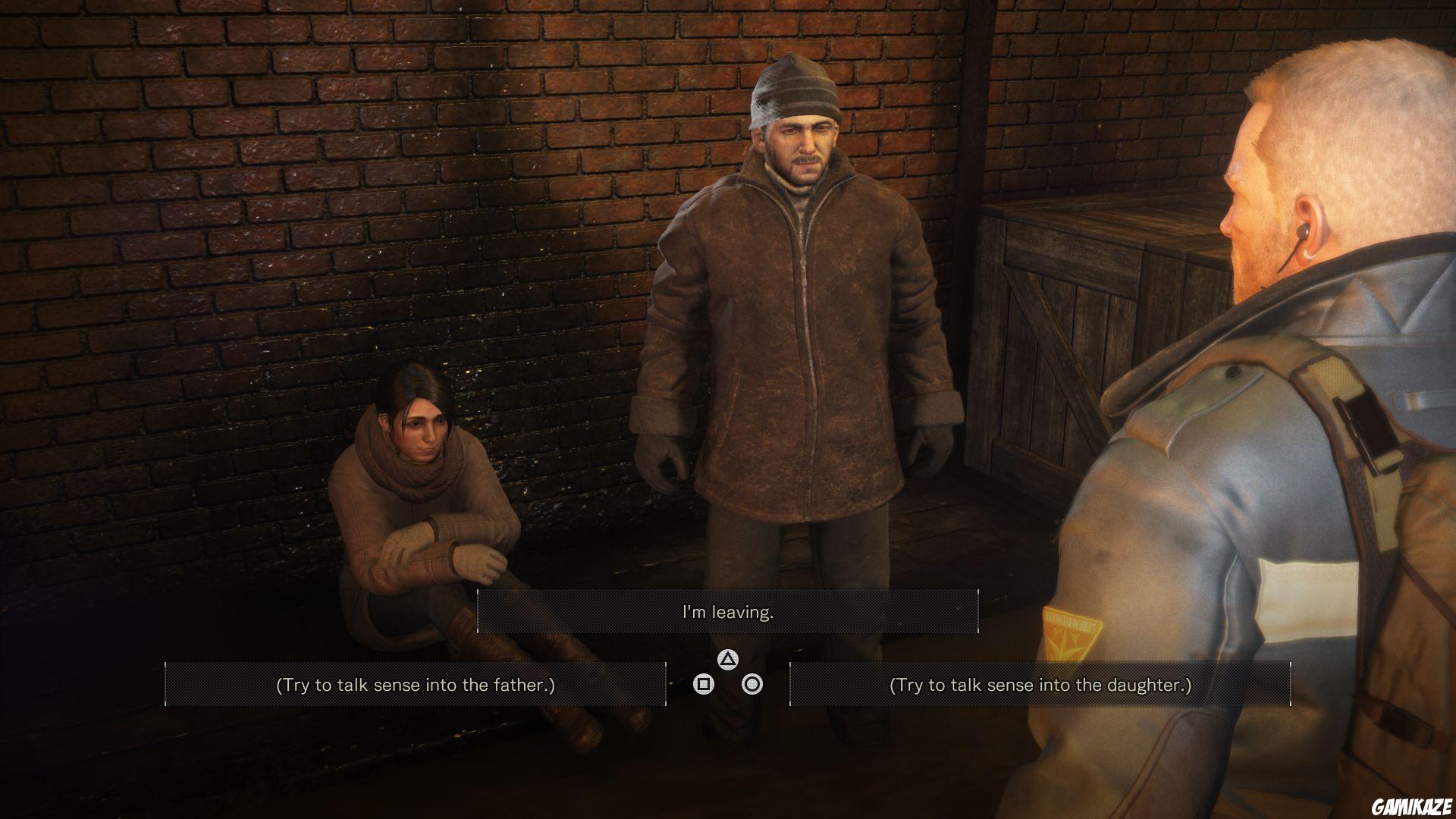This screenshot has width=1456, height=819.
Task: Select the triangle prompt above the button cluster
Action: [x=729, y=660]
